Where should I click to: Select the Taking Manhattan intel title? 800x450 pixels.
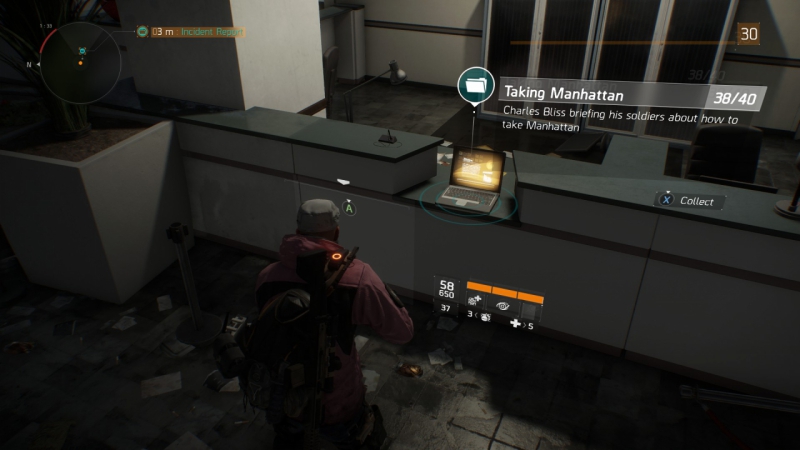tap(564, 95)
